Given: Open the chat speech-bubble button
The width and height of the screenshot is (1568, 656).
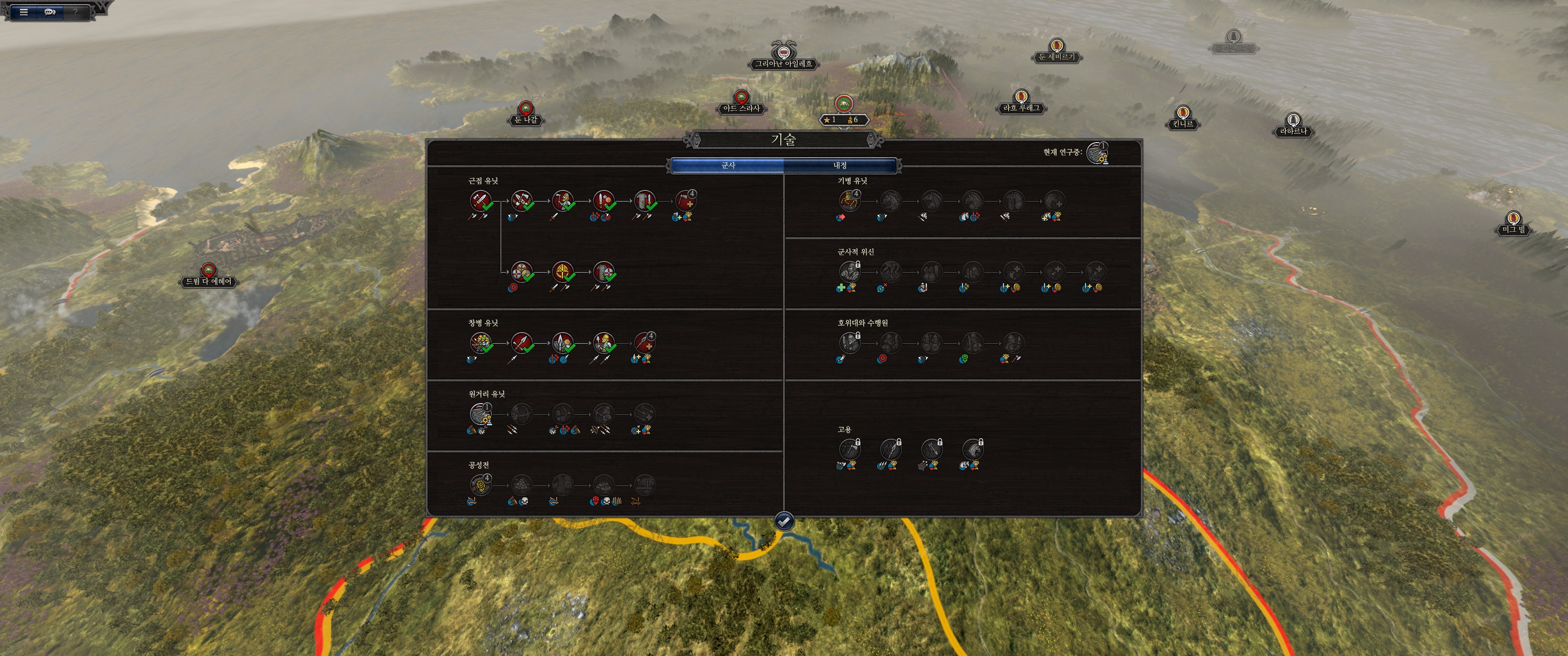Looking at the screenshot, I should pos(50,11).
